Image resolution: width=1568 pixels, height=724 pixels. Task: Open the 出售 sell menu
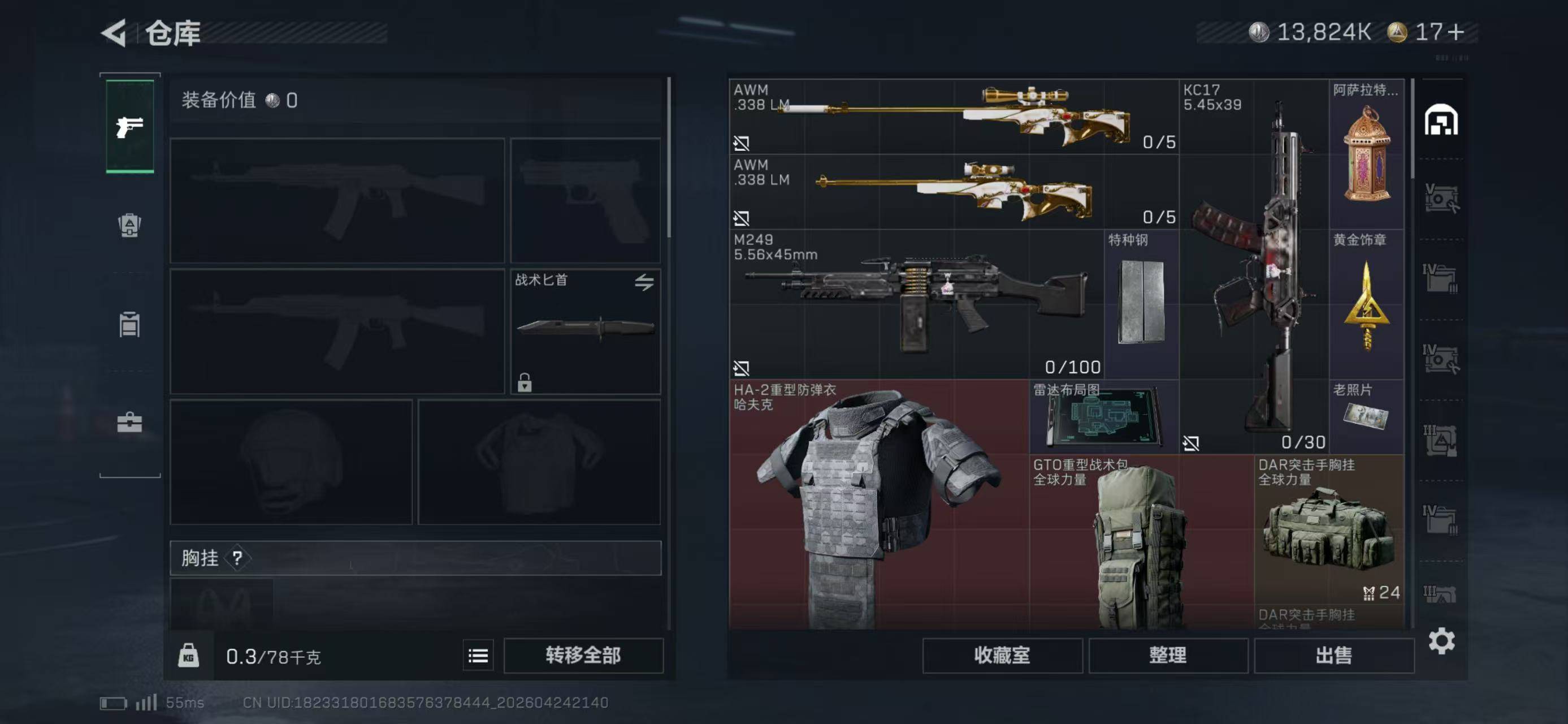coord(1333,655)
